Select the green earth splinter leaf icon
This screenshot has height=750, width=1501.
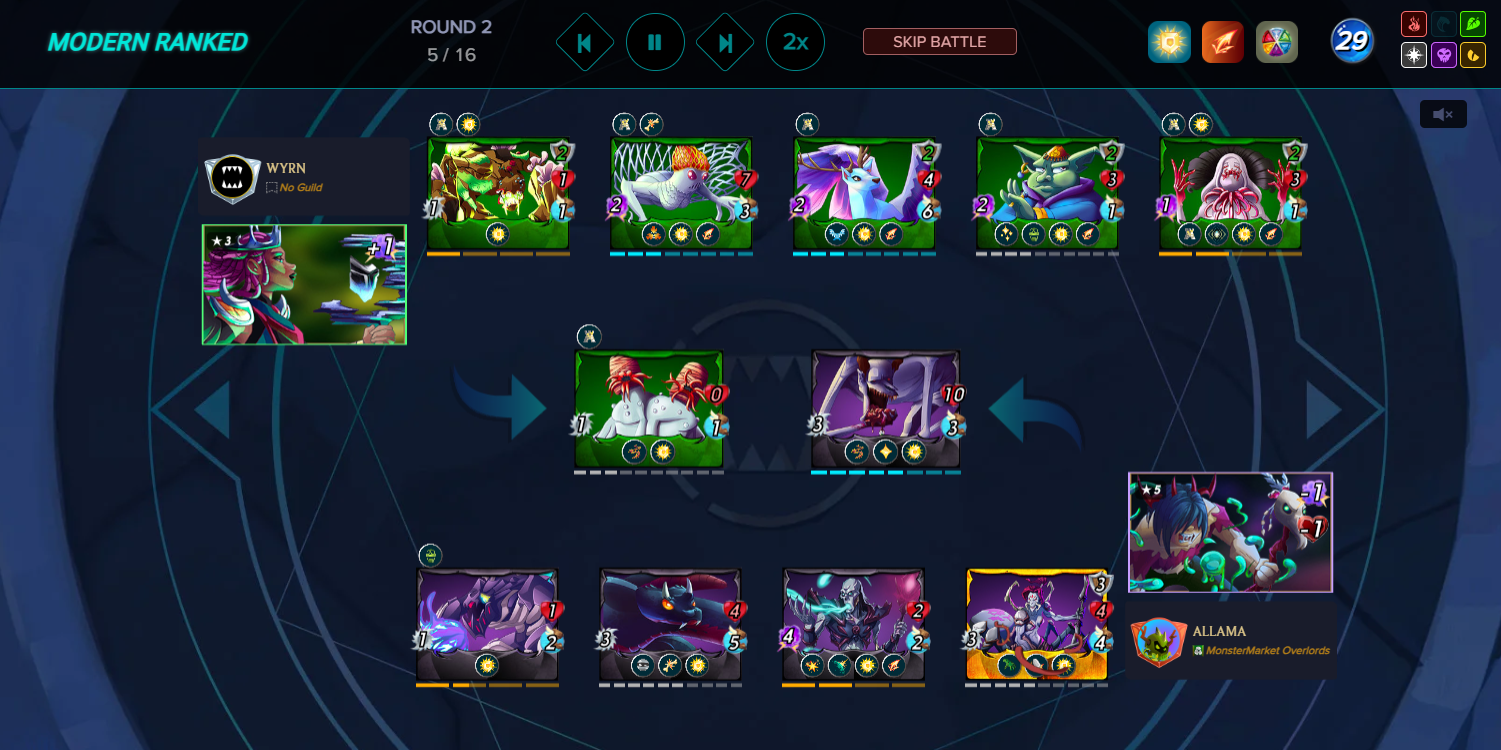pos(1473,23)
